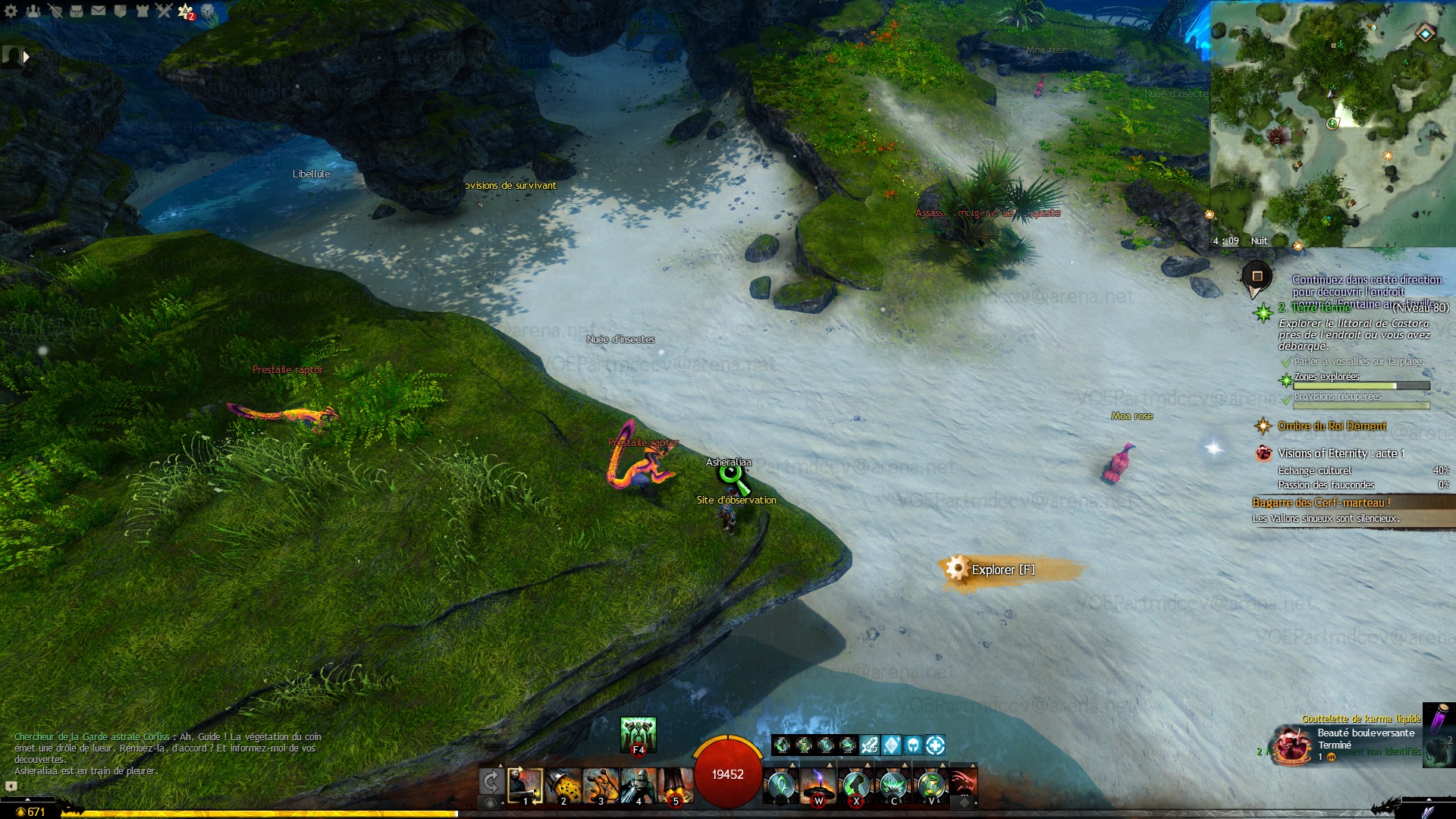The width and height of the screenshot is (1456, 819).
Task: Open the contacts and party panel
Action: (x=33, y=11)
